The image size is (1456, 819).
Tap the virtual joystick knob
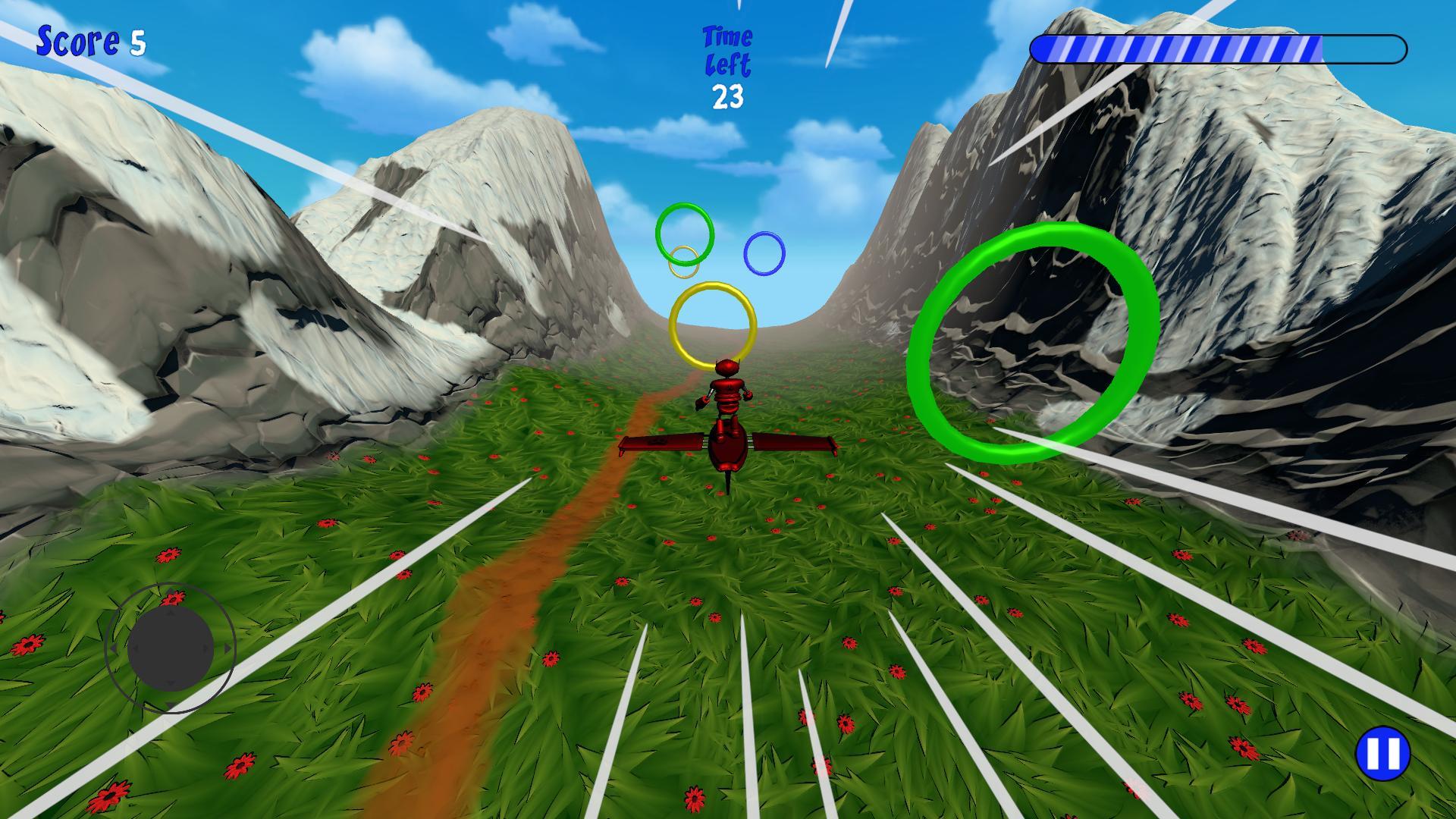point(171,649)
